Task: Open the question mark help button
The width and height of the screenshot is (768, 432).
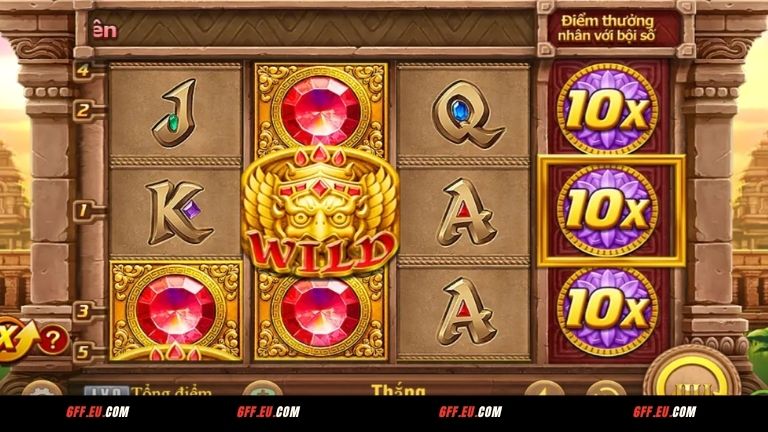Action: [x=55, y=338]
